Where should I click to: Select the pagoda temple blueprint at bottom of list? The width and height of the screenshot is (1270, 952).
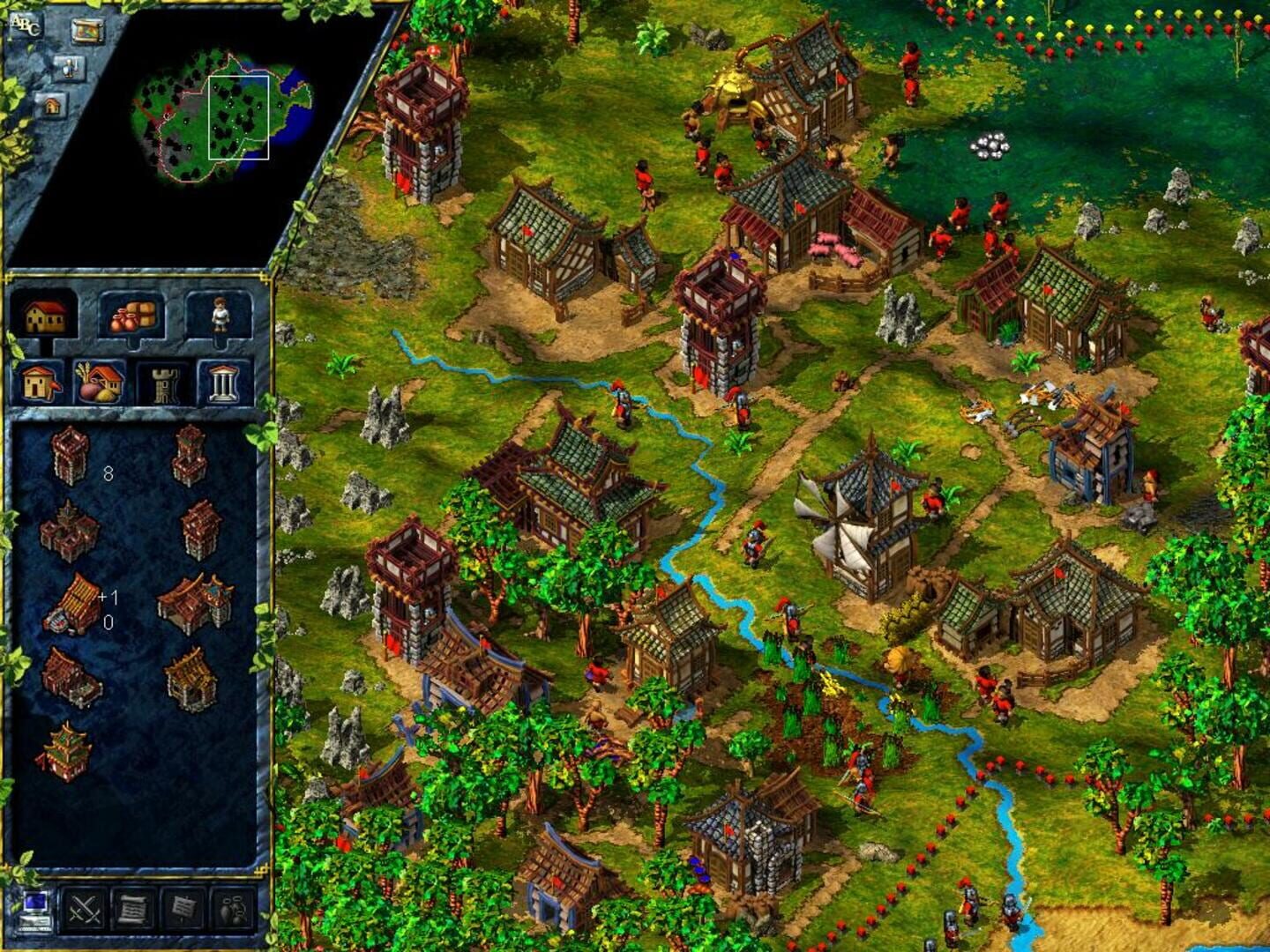66,751
